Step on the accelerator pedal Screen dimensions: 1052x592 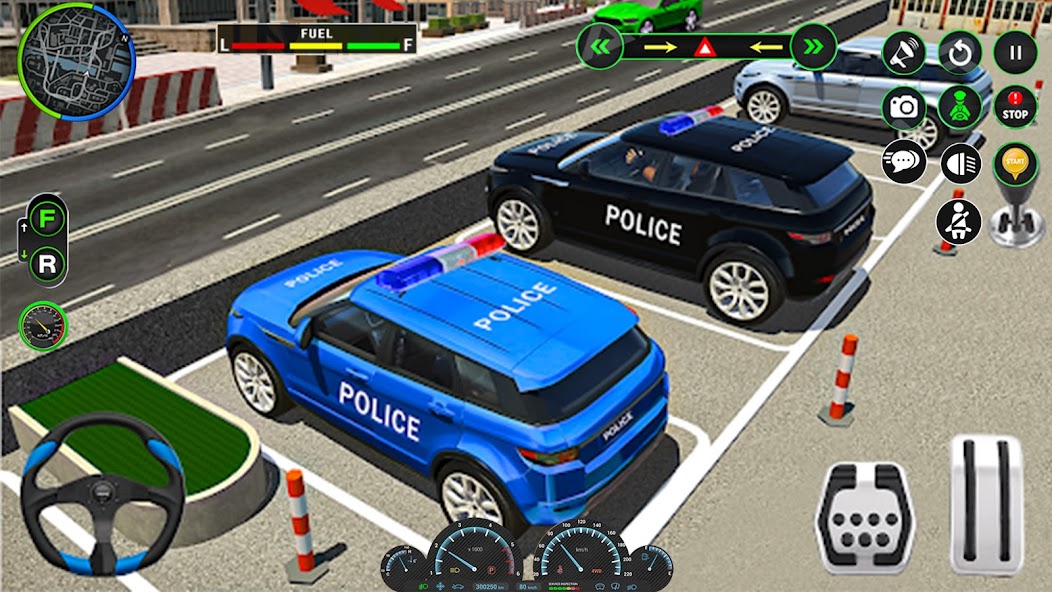pos(986,505)
